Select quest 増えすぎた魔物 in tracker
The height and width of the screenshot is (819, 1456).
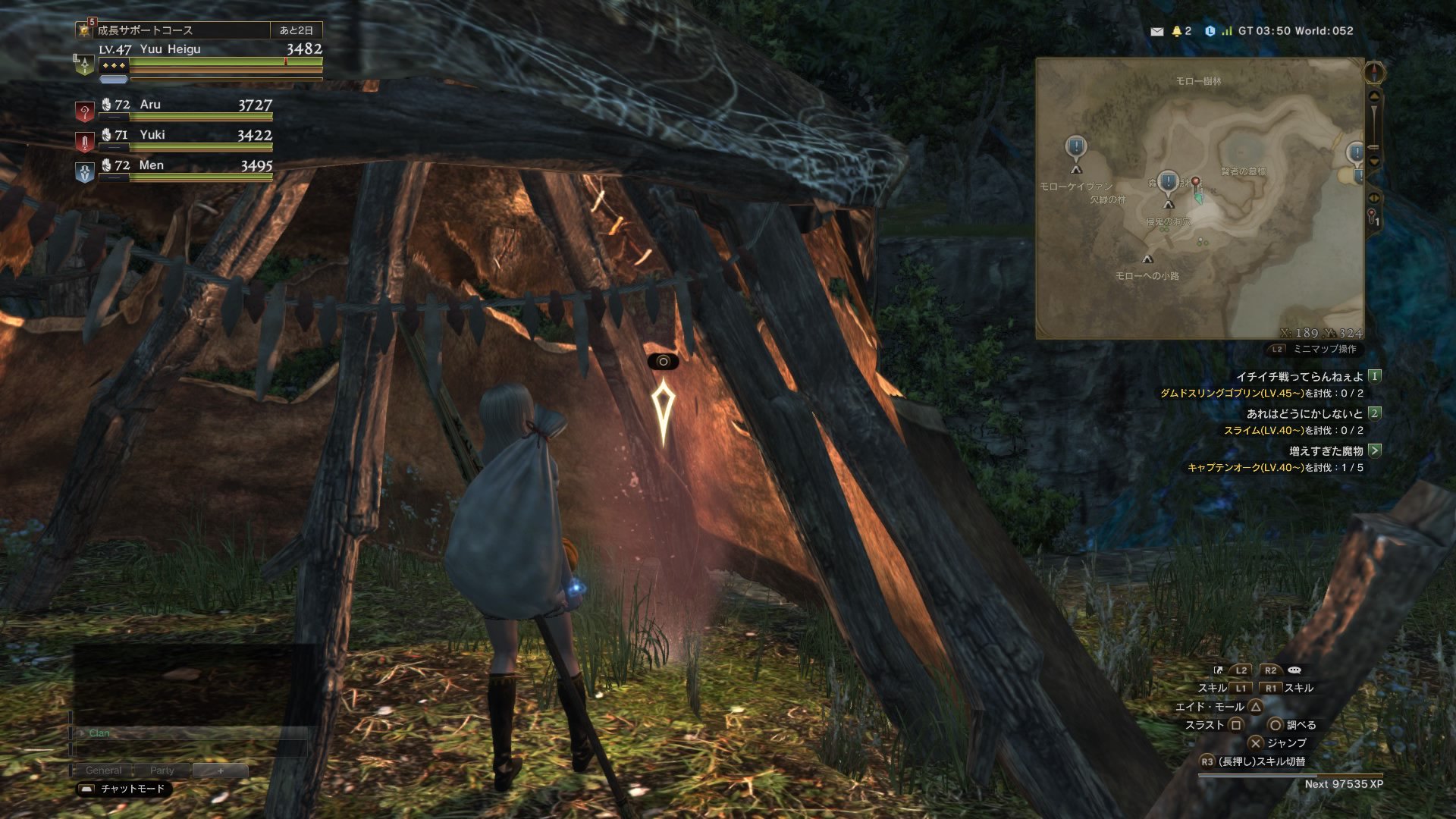[1326, 450]
